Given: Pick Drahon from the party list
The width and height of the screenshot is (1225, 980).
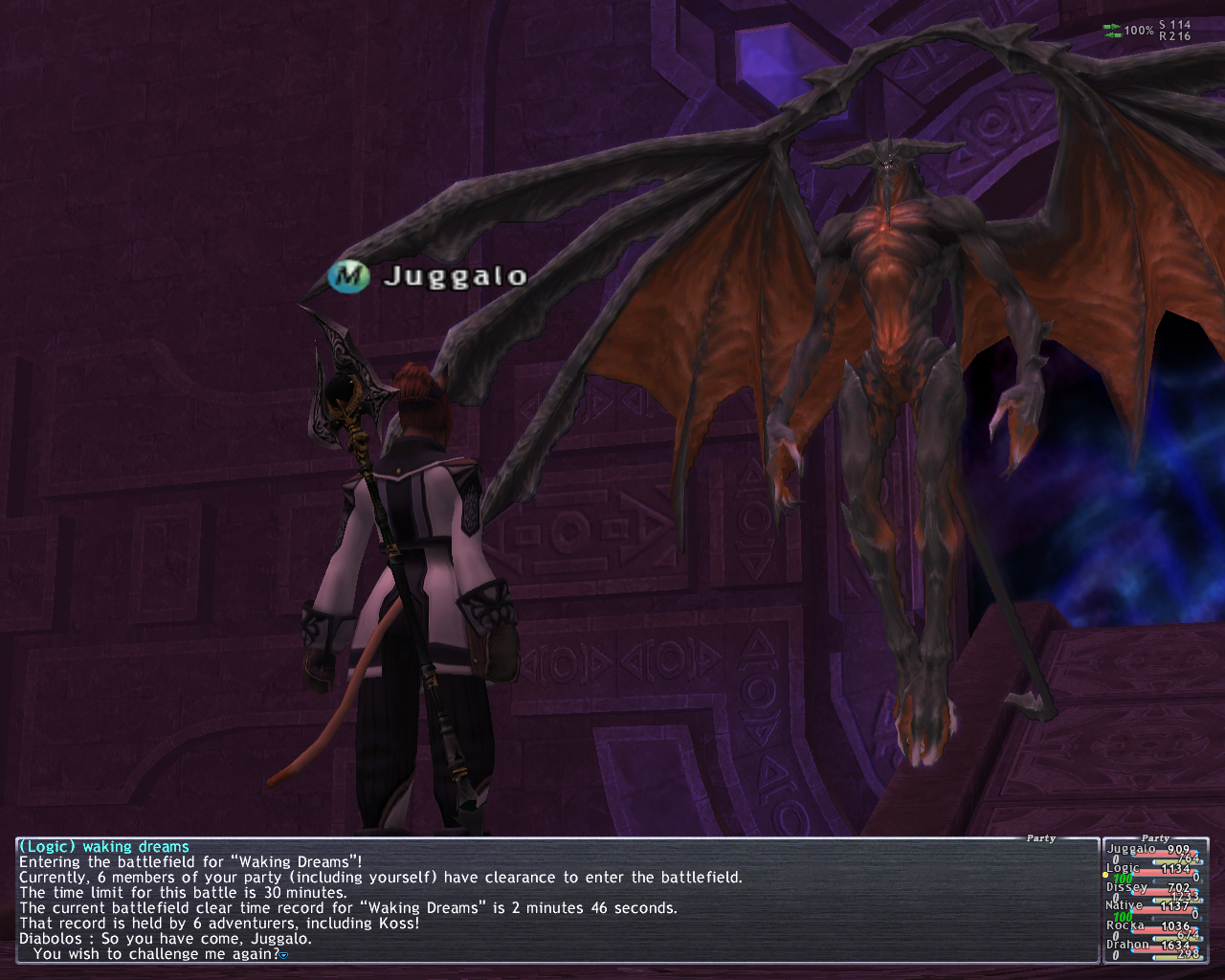Looking at the screenshot, I should pyautogui.click(x=1127, y=945).
